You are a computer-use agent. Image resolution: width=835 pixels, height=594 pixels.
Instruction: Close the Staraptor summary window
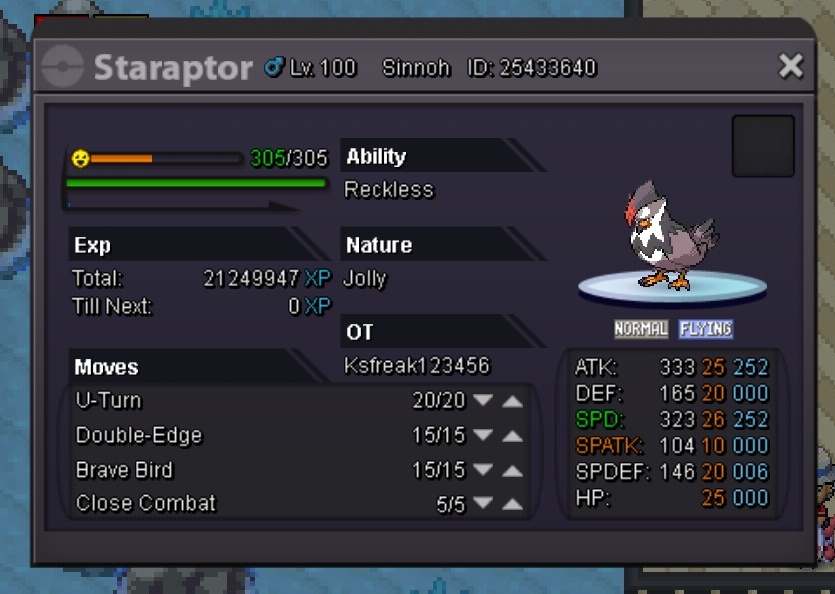pos(791,67)
